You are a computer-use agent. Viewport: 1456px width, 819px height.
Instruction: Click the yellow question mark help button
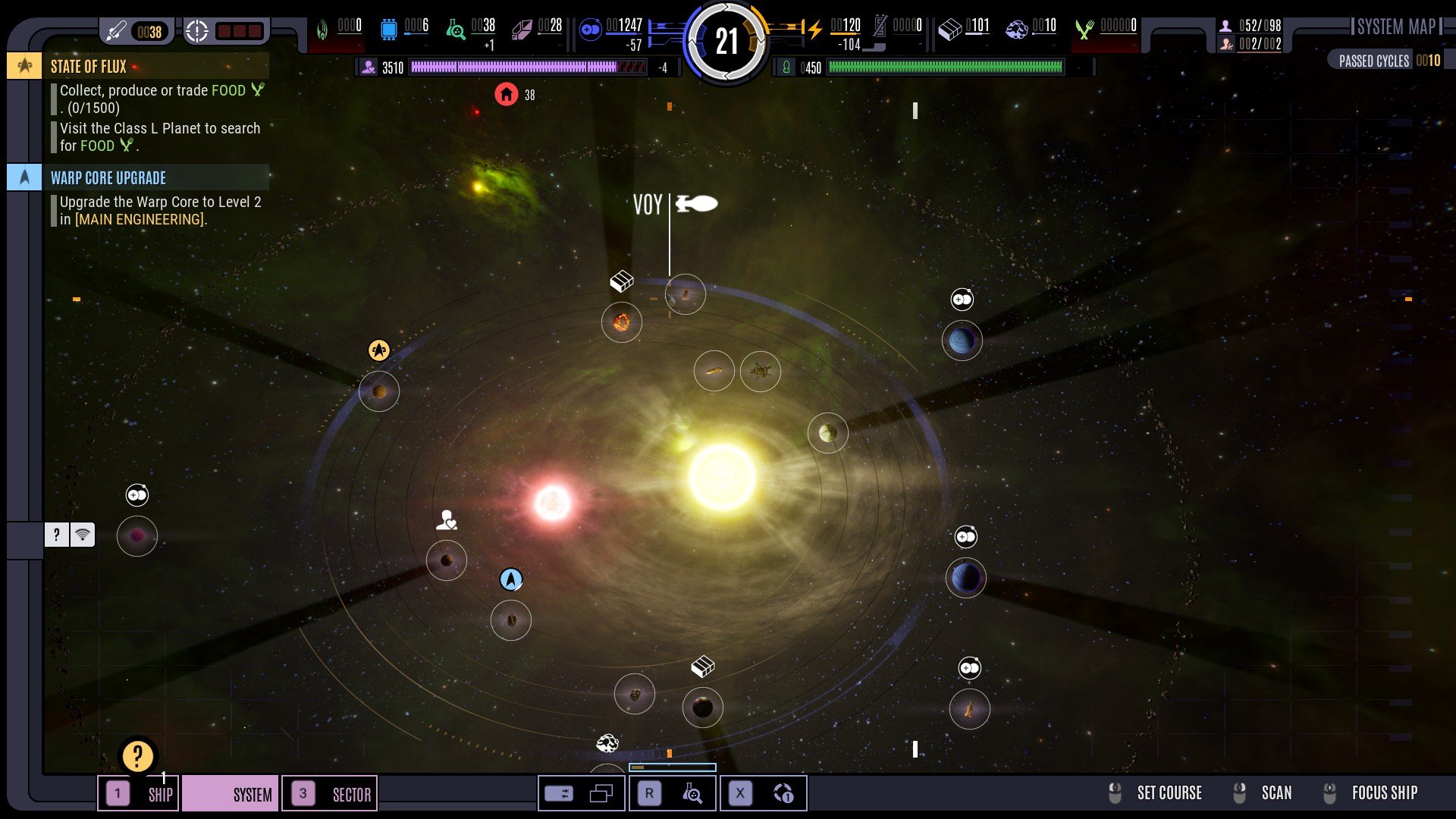[x=137, y=756]
